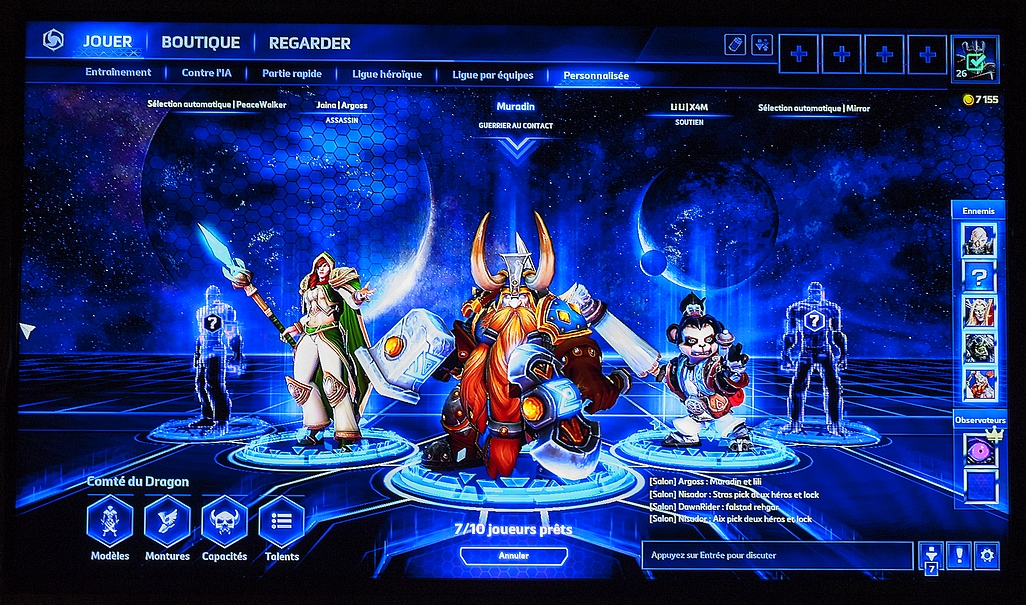Go to the Boutique shop
The image size is (1026, 605).
[200, 42]
